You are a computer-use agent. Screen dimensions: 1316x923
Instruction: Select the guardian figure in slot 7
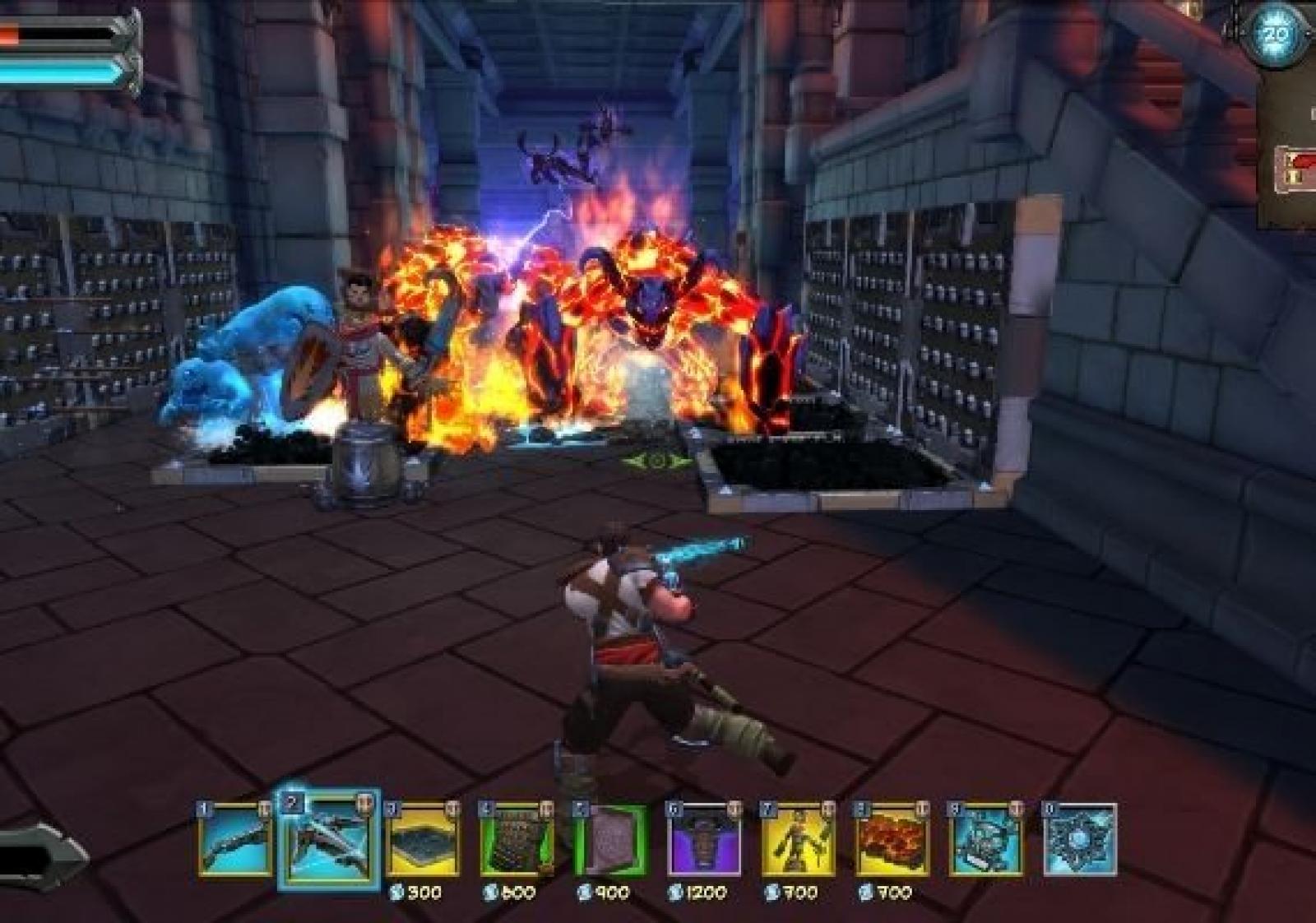click(798, 840)
